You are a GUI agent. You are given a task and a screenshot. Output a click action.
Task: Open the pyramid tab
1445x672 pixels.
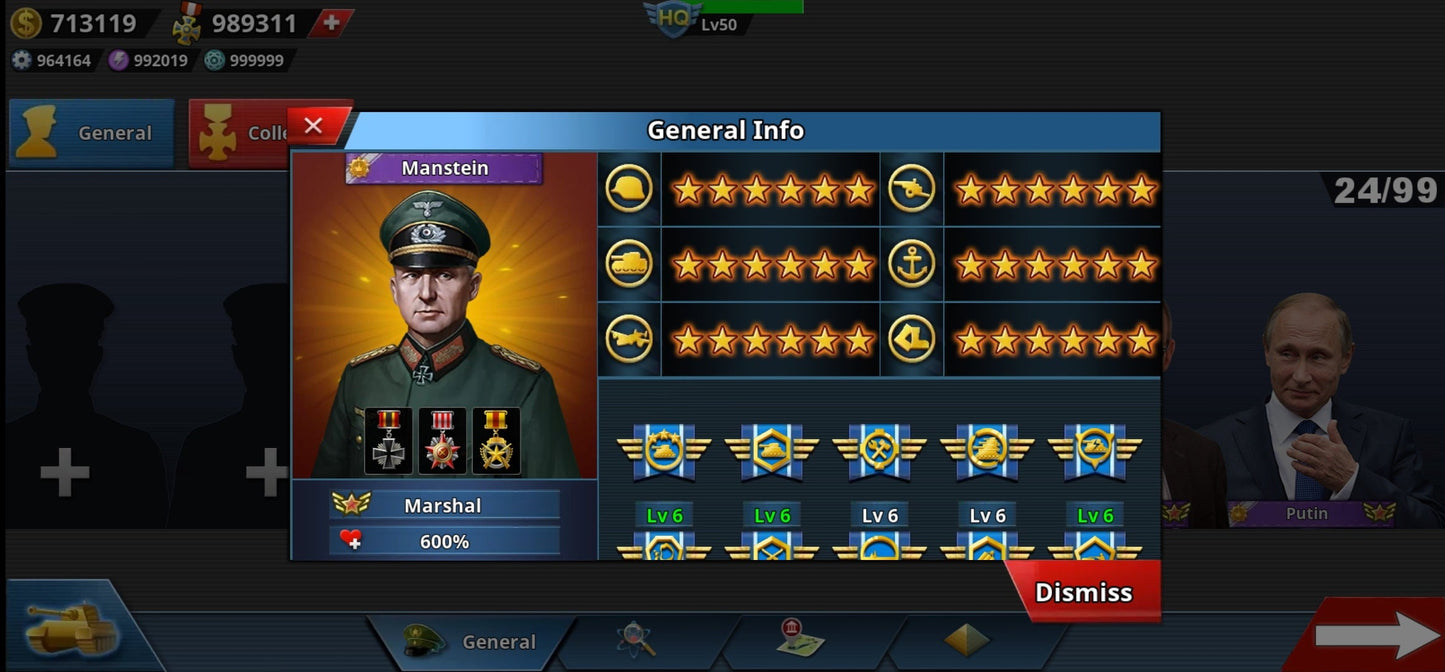966,641
